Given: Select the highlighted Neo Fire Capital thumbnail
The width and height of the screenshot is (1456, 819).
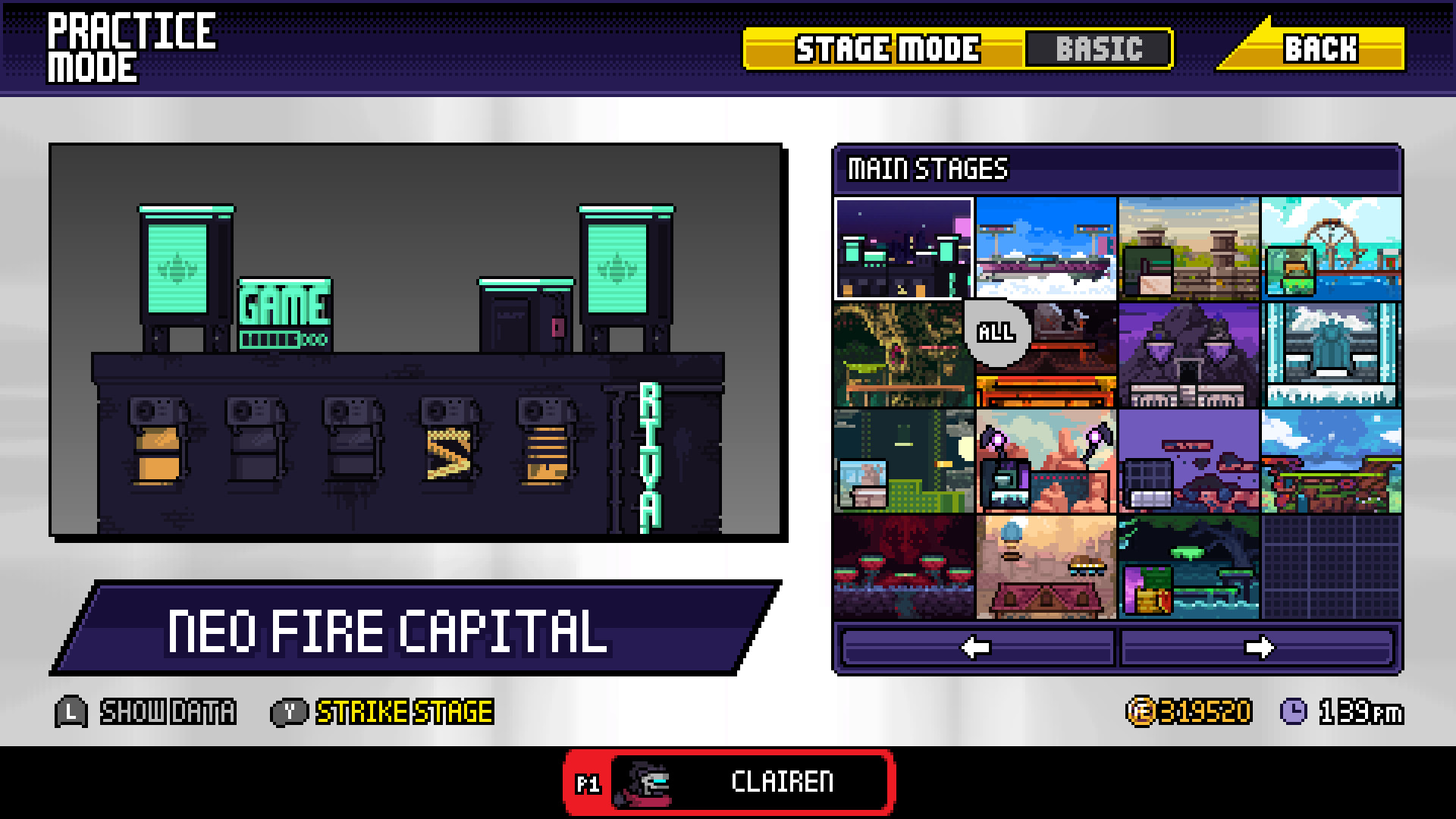Looking at the screenshot, I should coord(904,248).
